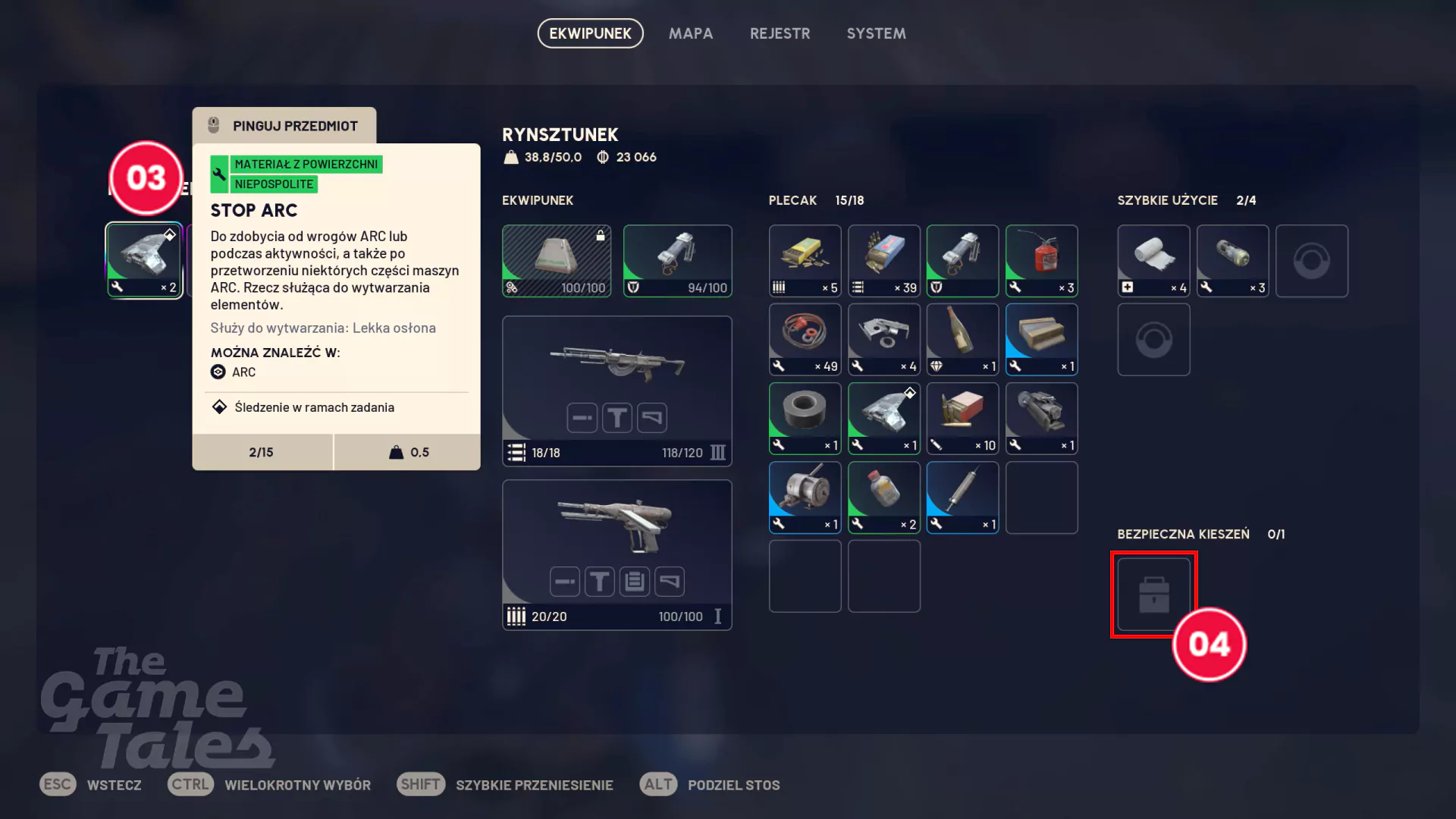Select the bandage in quick use slots
Image resolution: width=1456 pixels, height=819 pixels.
coord(1153,261)
